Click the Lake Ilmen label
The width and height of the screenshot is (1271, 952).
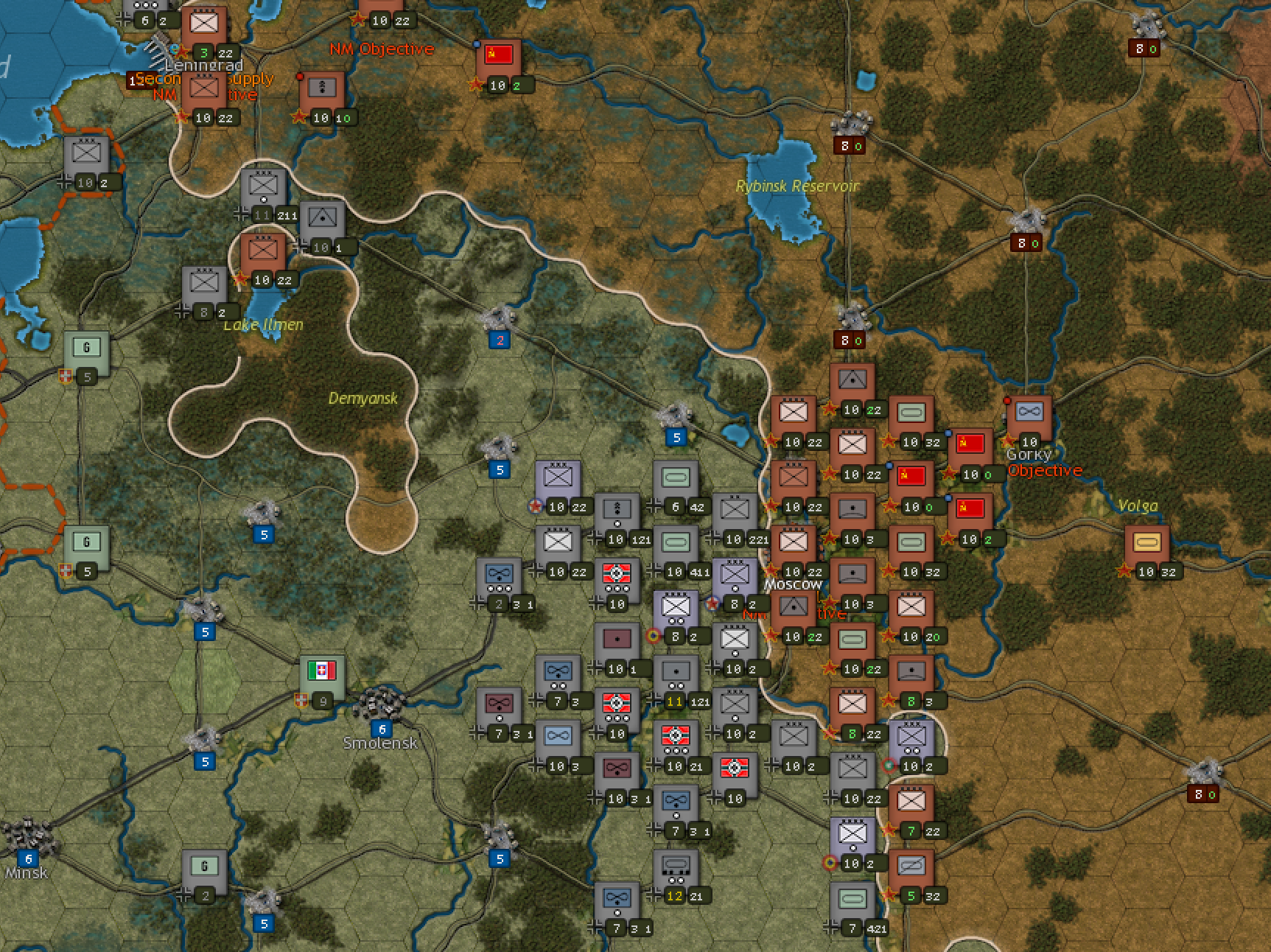[x=264, y=324]
